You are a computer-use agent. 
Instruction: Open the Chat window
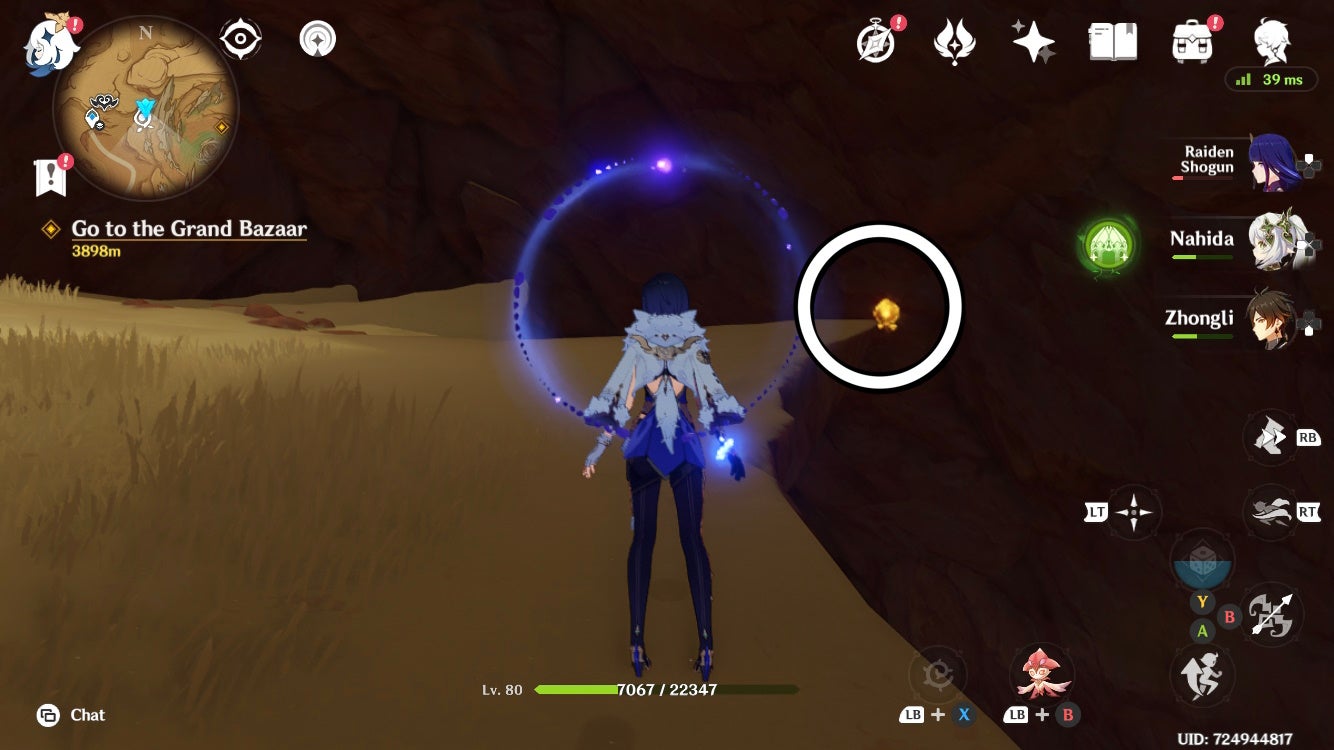click(65, 715)
